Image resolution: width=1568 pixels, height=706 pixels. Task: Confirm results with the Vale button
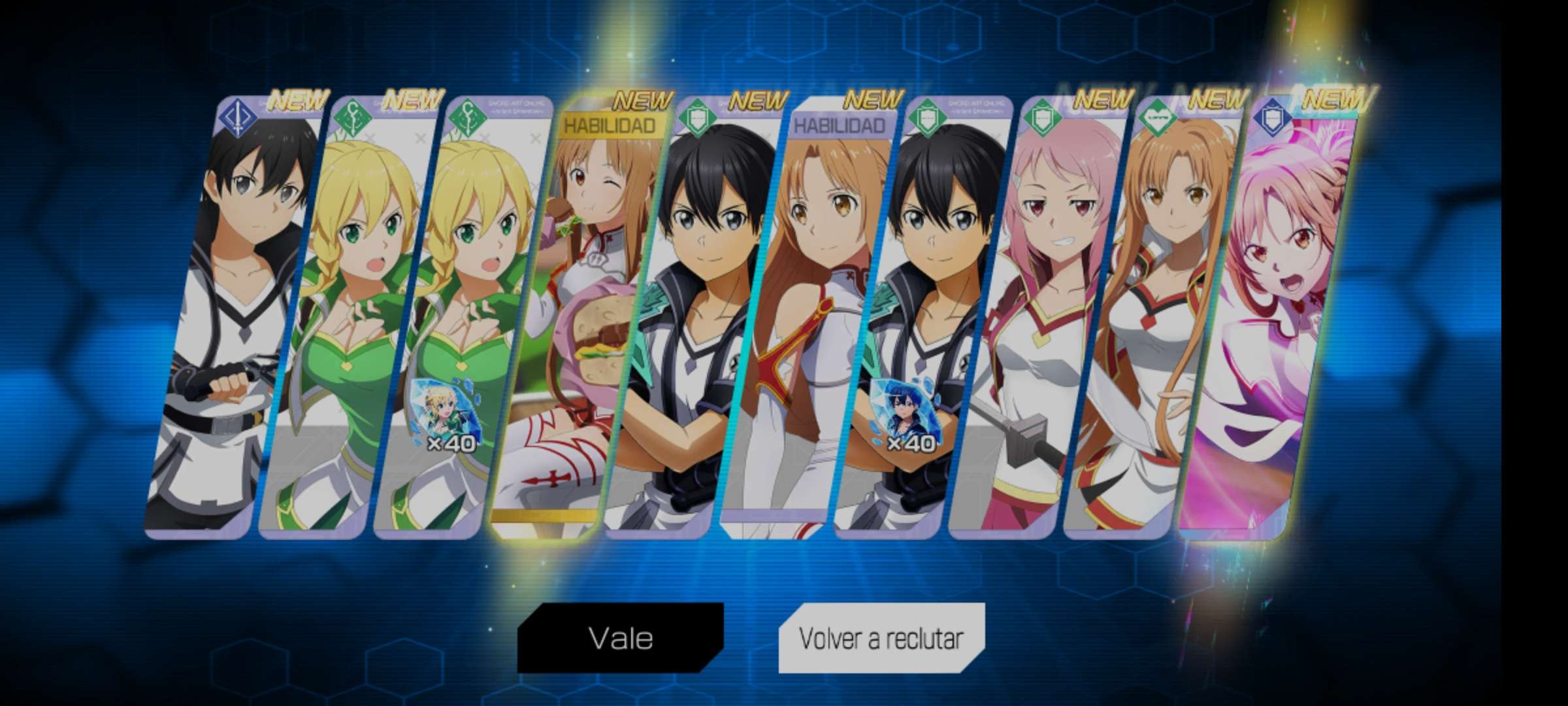click(621, 637)
